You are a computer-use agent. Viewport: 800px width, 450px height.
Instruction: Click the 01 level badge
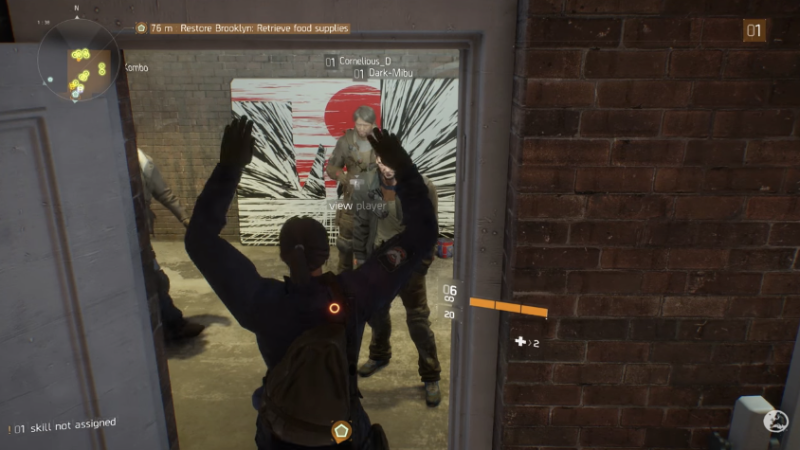(753, 31)
